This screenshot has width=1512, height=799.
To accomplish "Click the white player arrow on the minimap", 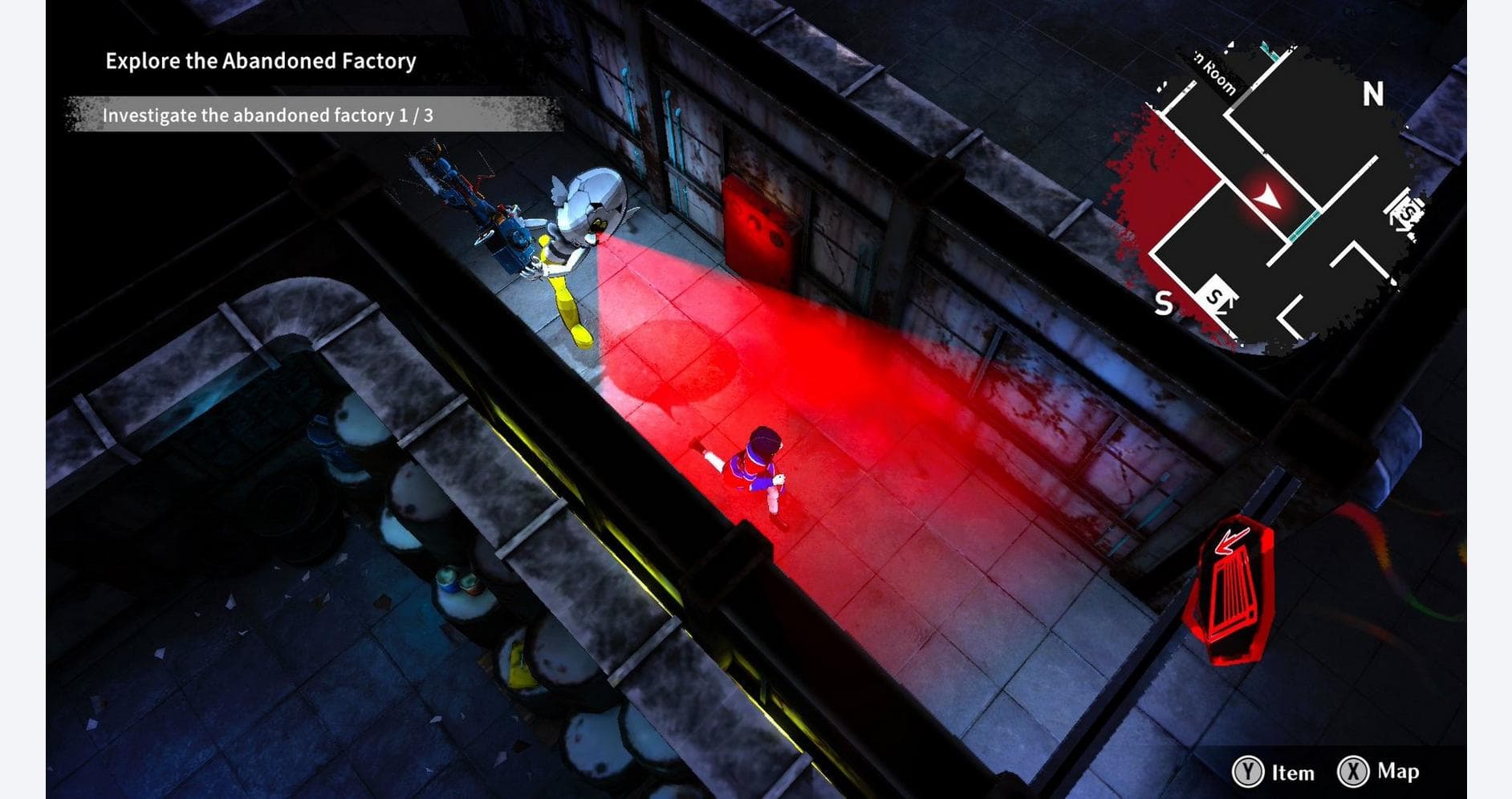I will [1266, 195].
